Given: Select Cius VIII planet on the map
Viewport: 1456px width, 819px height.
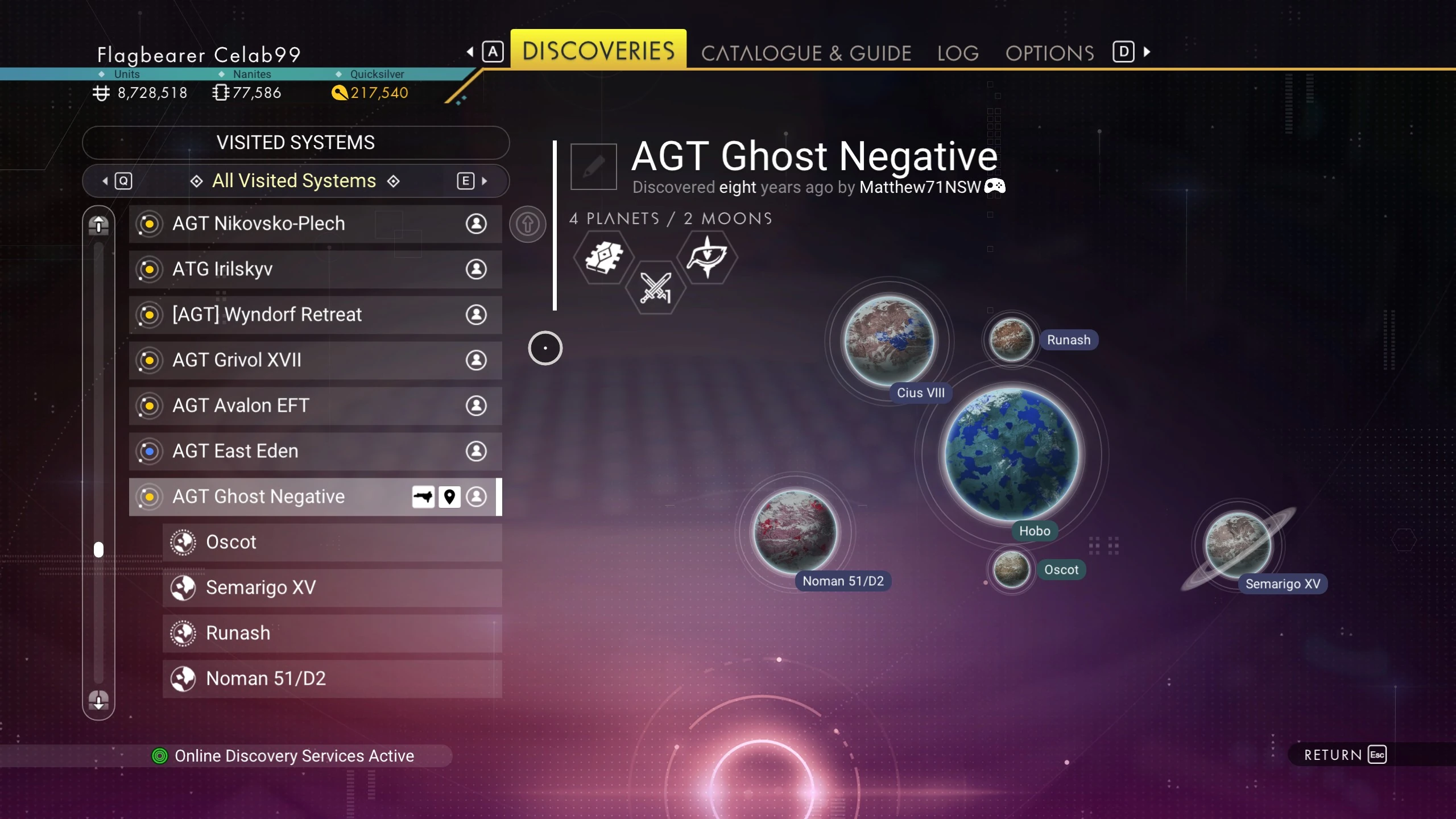Looking at the screenshot, I should click(889, 340).
